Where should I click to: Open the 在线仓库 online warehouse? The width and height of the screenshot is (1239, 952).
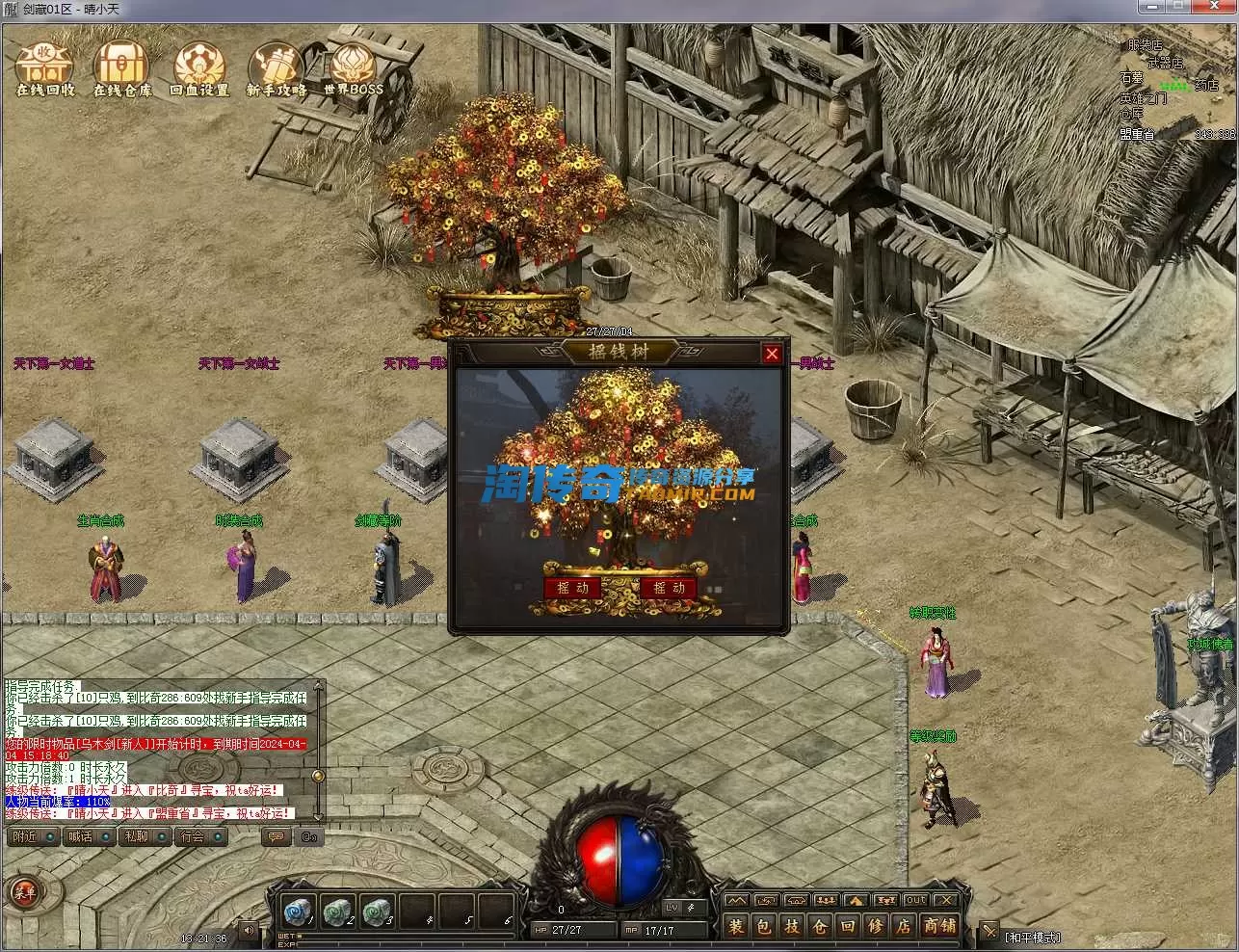[122, 67]
